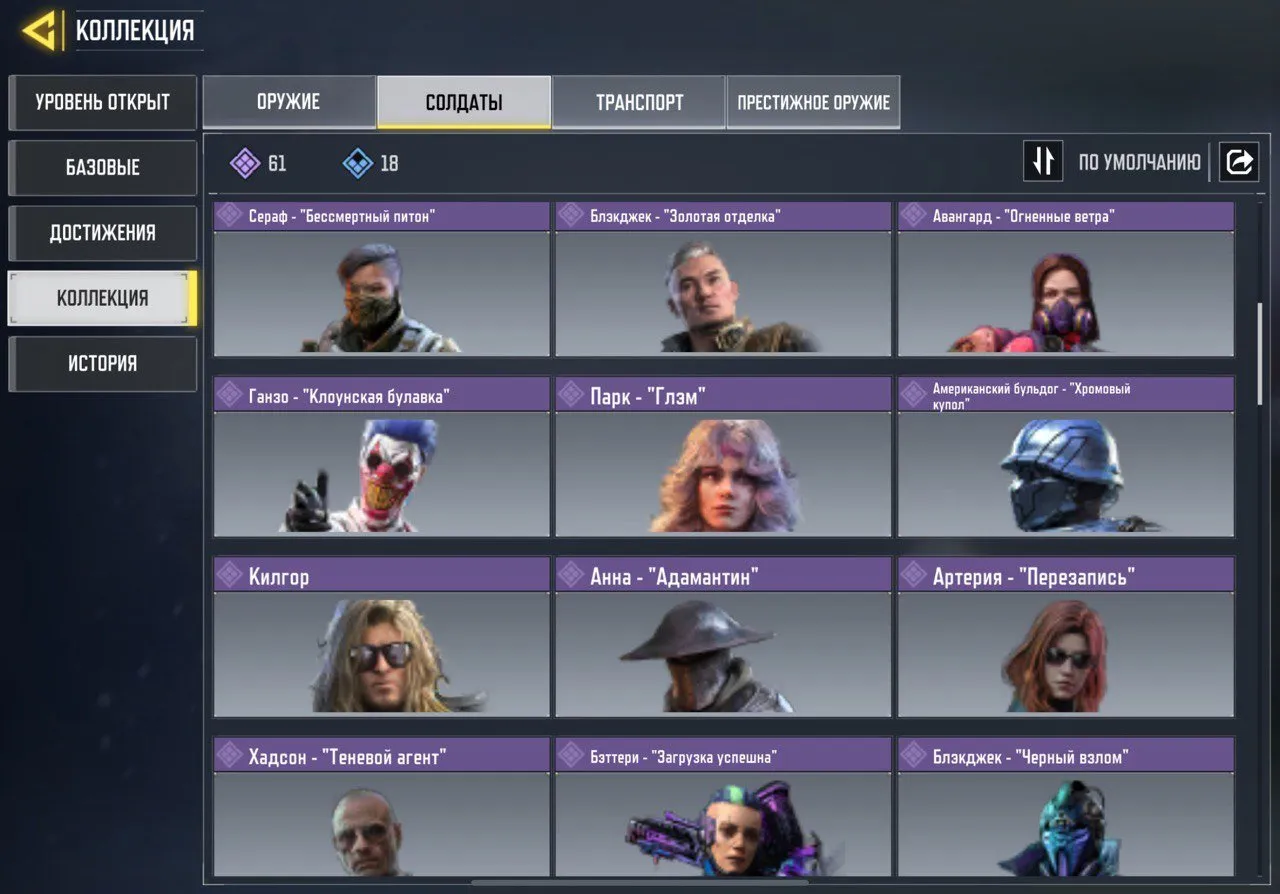
Task: Select БАЗОВЫЕ in the sidebar
Action: tap(102, 168)
